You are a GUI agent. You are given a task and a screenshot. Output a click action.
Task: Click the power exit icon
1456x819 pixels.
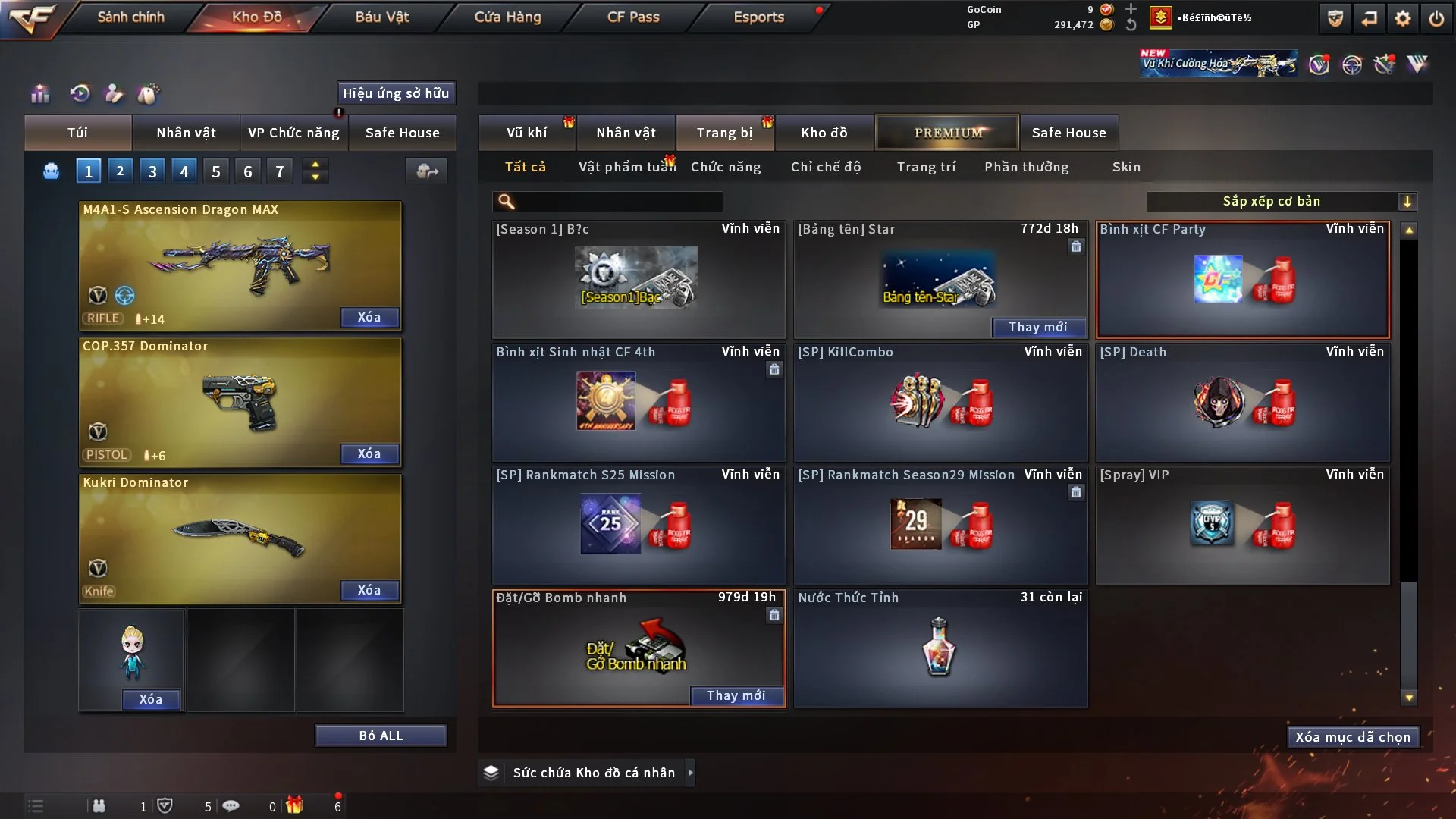click(x=1436, y=18)
